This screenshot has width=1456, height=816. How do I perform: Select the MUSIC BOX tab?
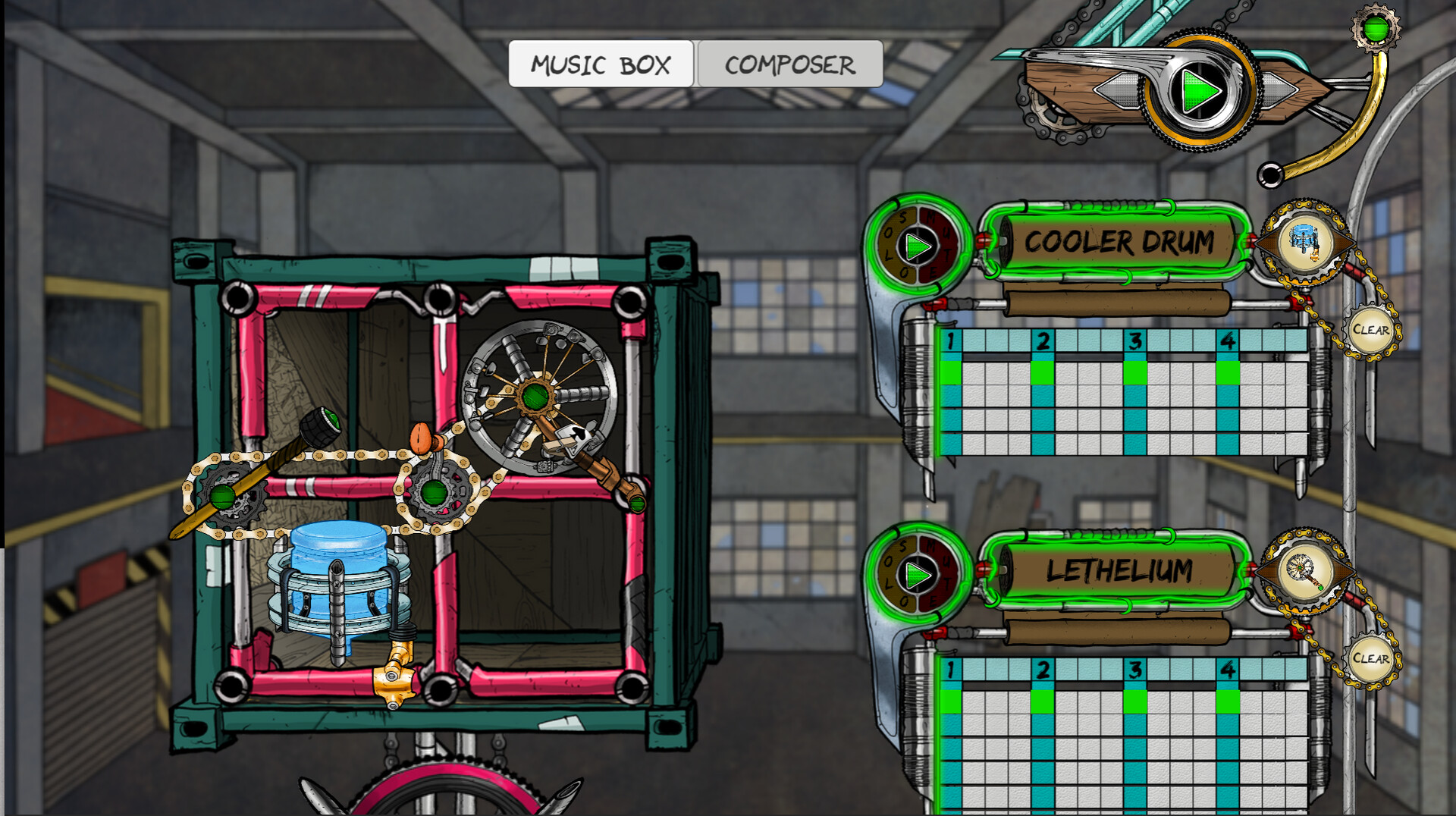click(x=601, y=64)
